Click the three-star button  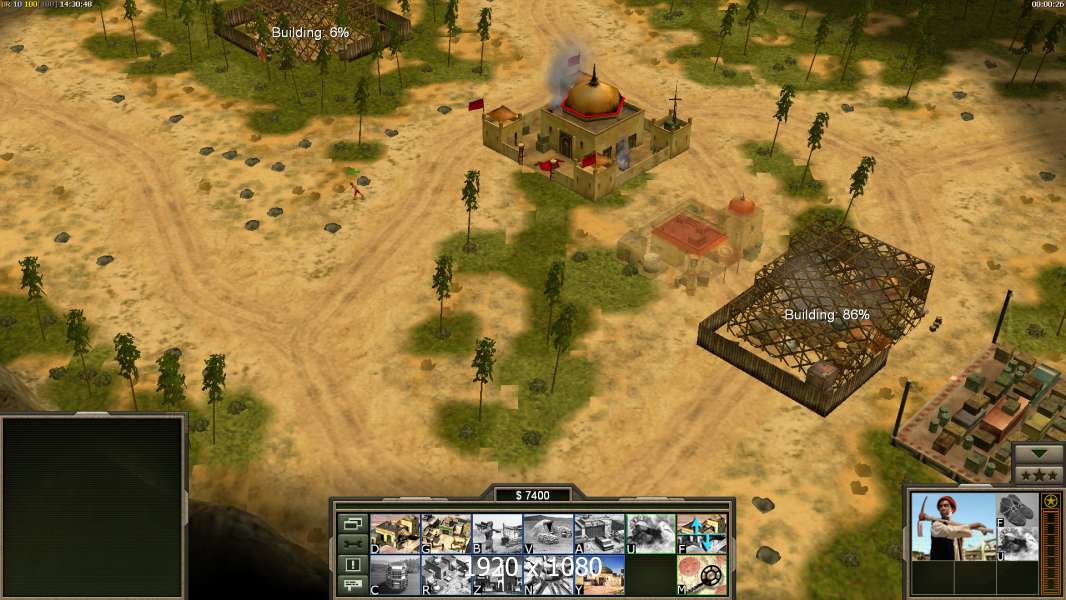[x=1038, y=474]
